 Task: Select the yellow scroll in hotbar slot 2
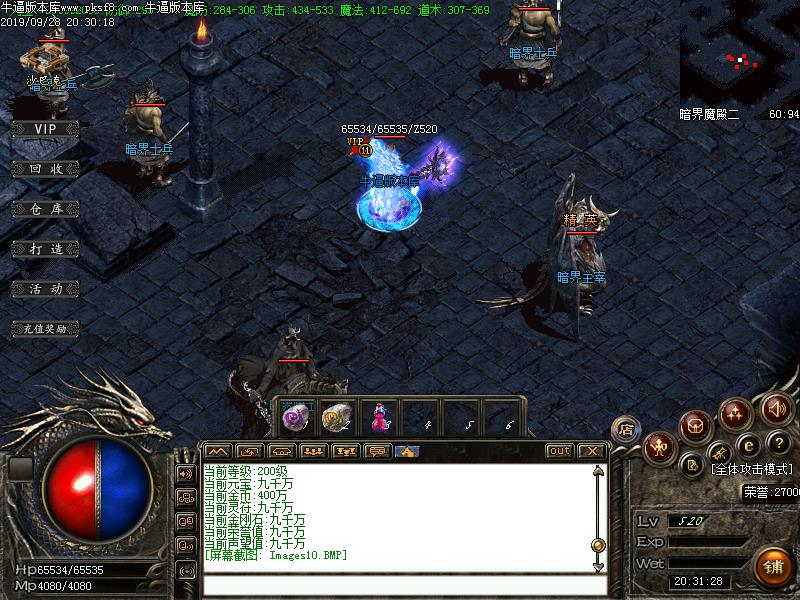coord(333,418)
